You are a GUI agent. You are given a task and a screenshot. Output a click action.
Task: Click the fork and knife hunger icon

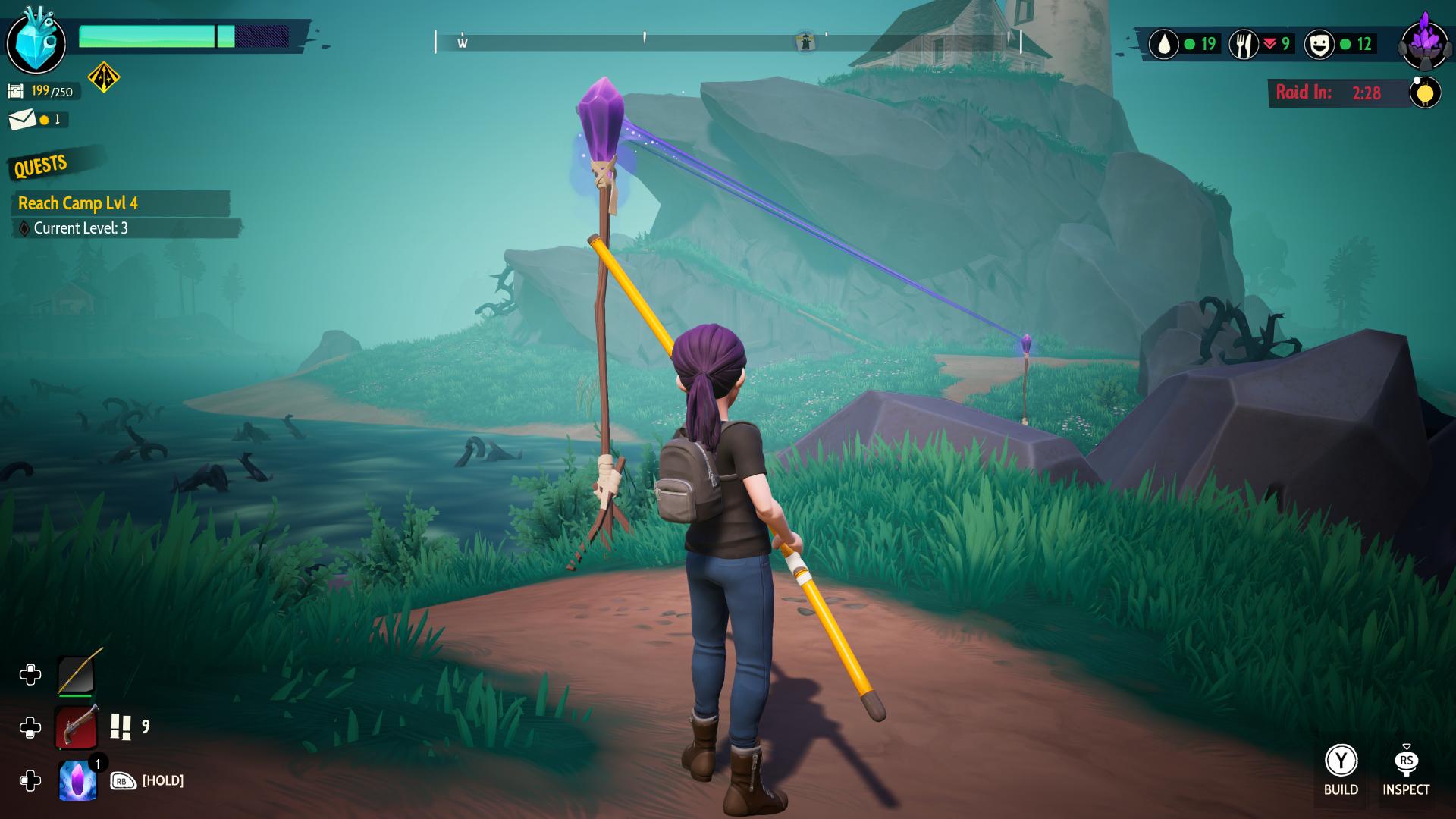(1243, 45)
